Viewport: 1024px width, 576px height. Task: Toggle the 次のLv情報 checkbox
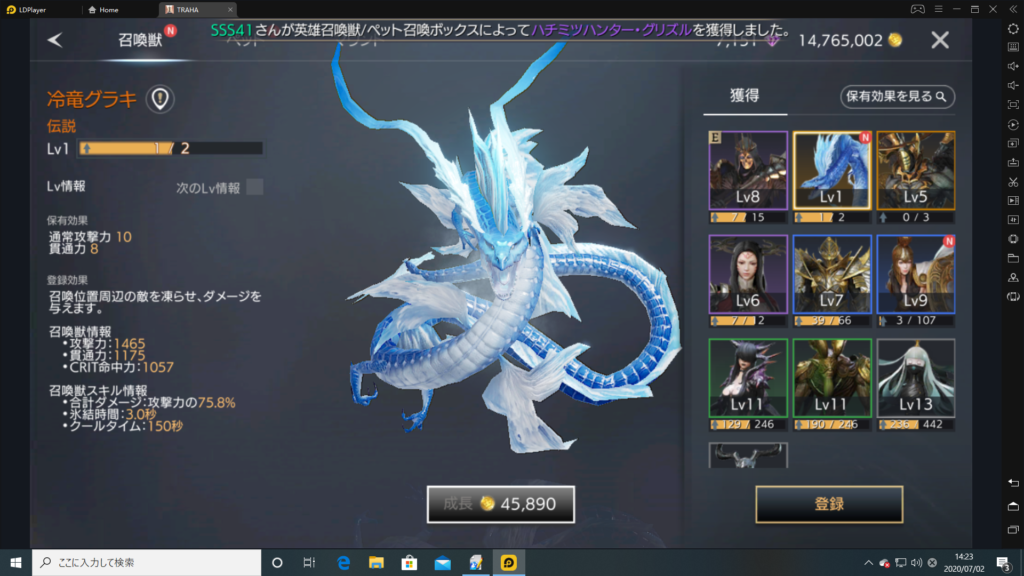coord(255,187)
